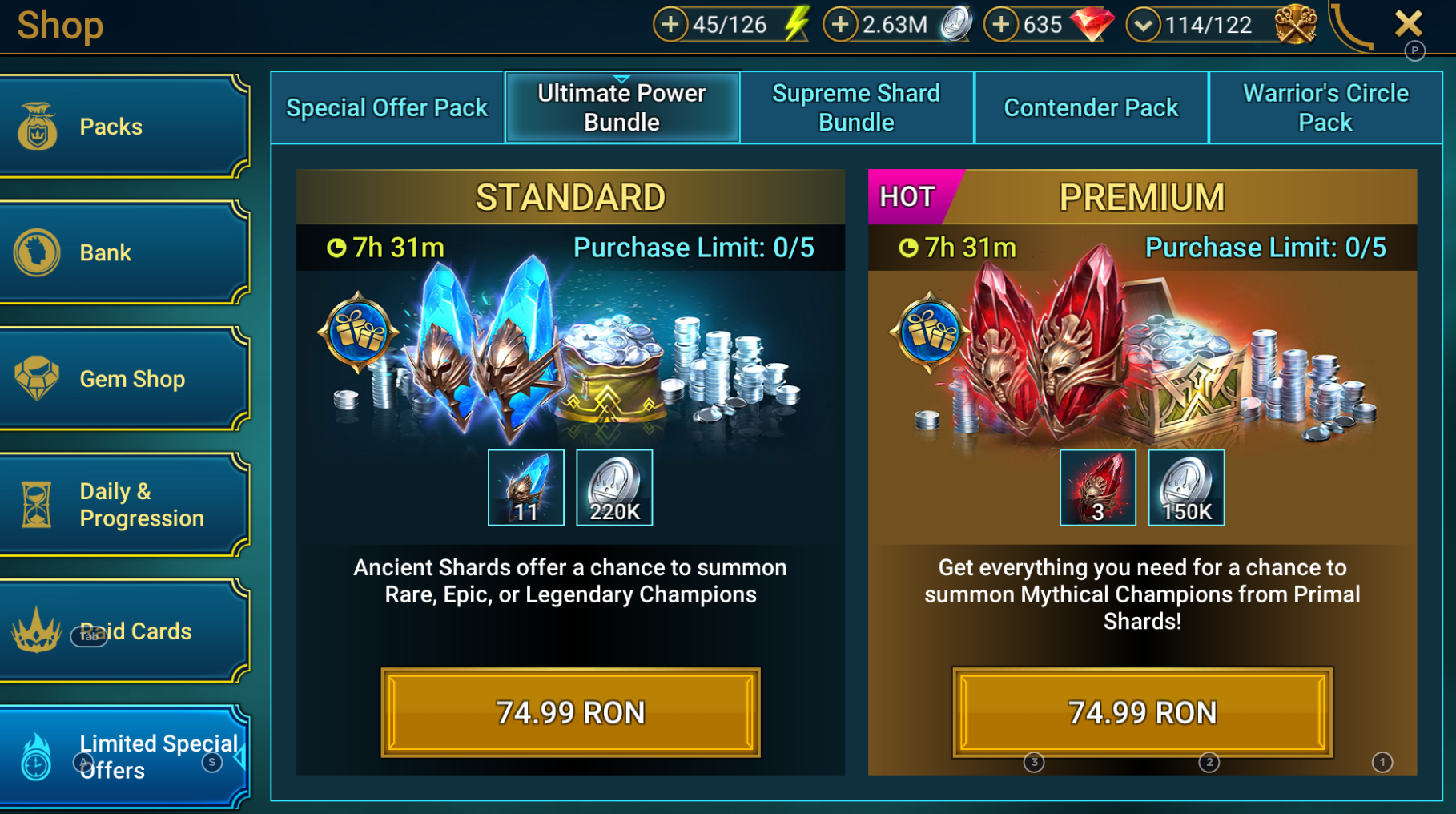This screenshot has height=814, width=1456.
Task: Buy the Premium bundle for 74.99 RON
Action: tap(1142, 712)
